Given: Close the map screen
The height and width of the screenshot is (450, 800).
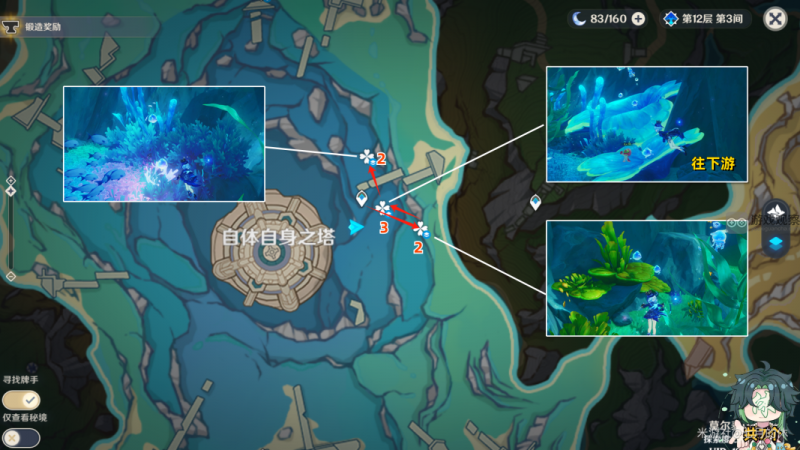Looking at the screenshot, I should coord(774,18).
